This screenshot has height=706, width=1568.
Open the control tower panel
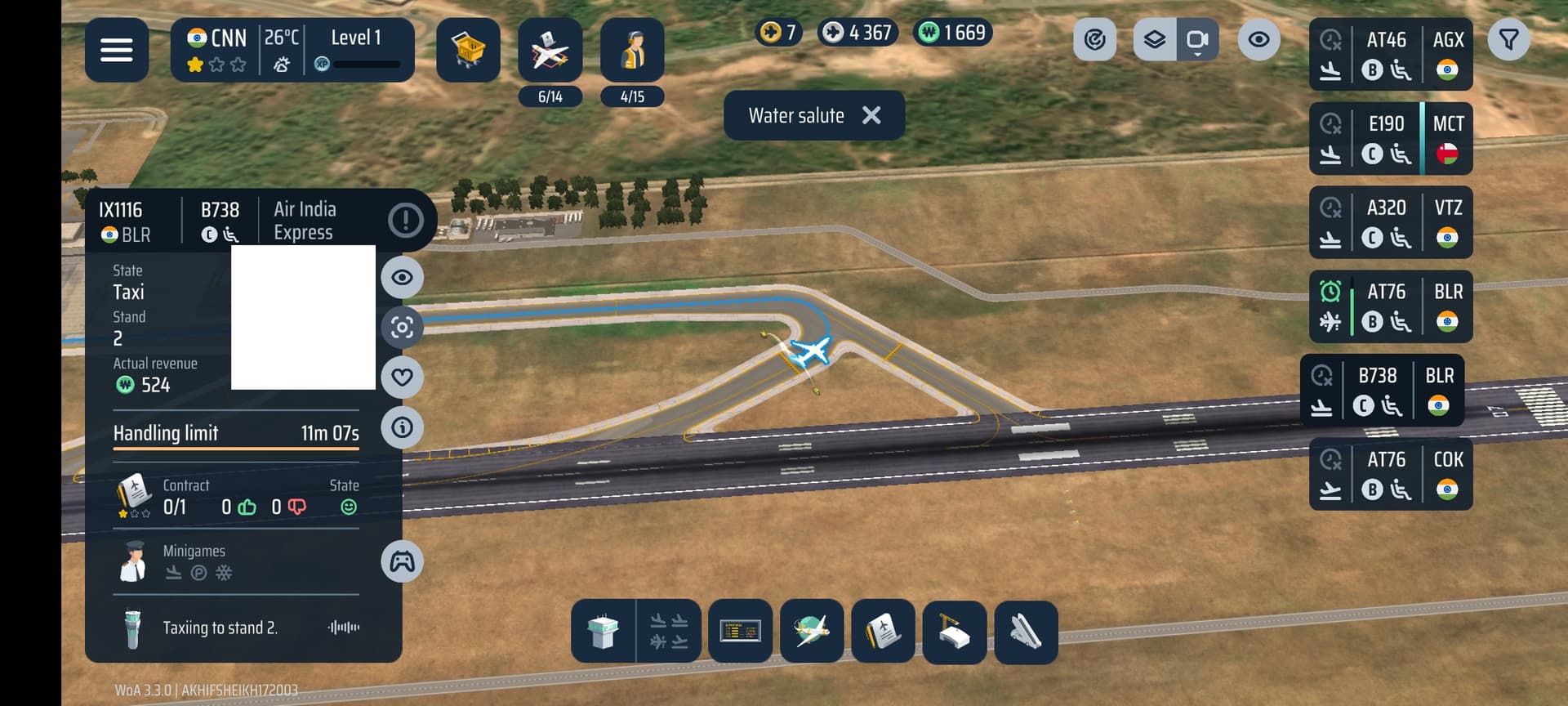[603, 632]
